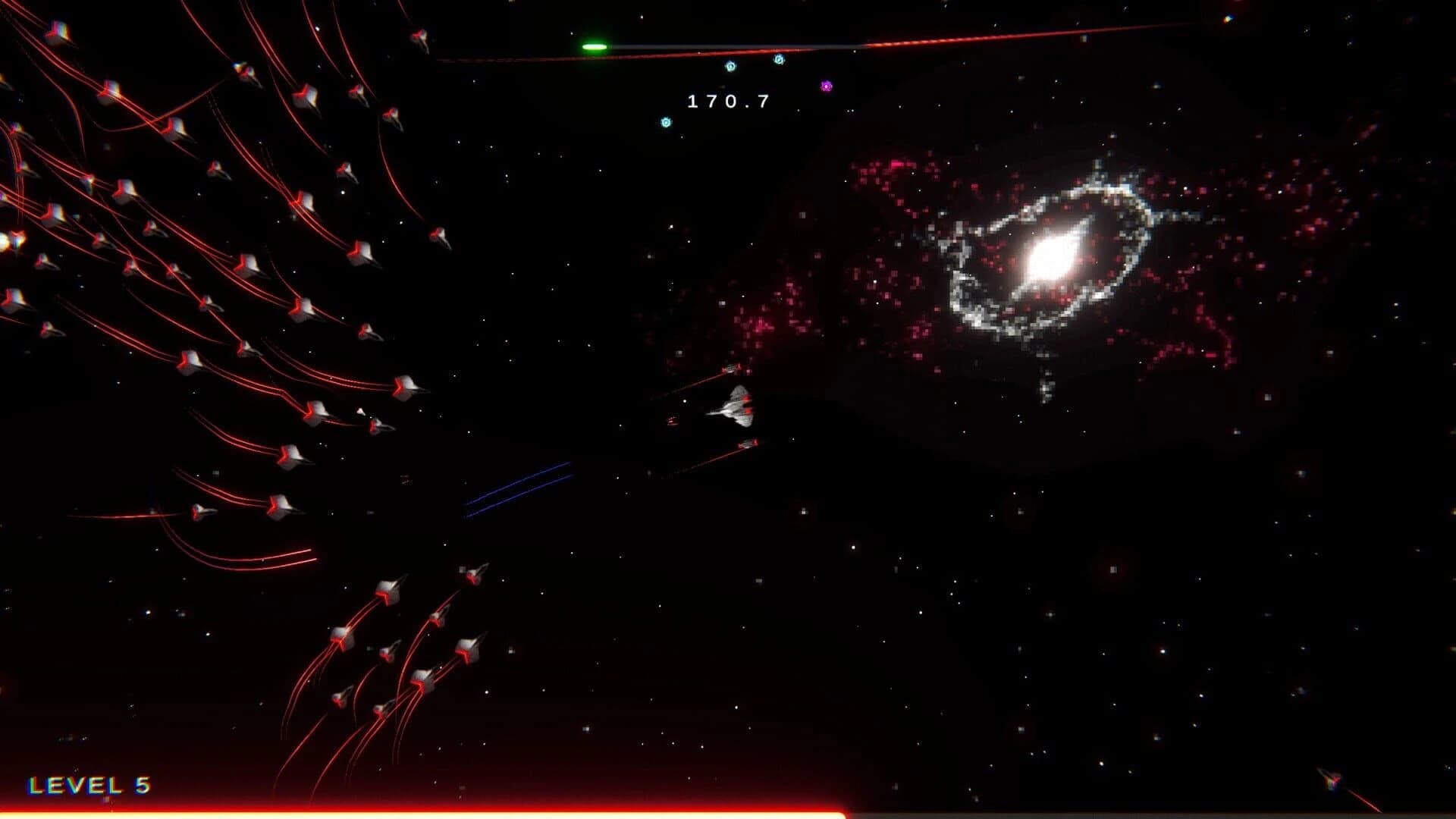Collect the purple power-up orb
The width and height of the screenshot is (1456, 819).
827,86
